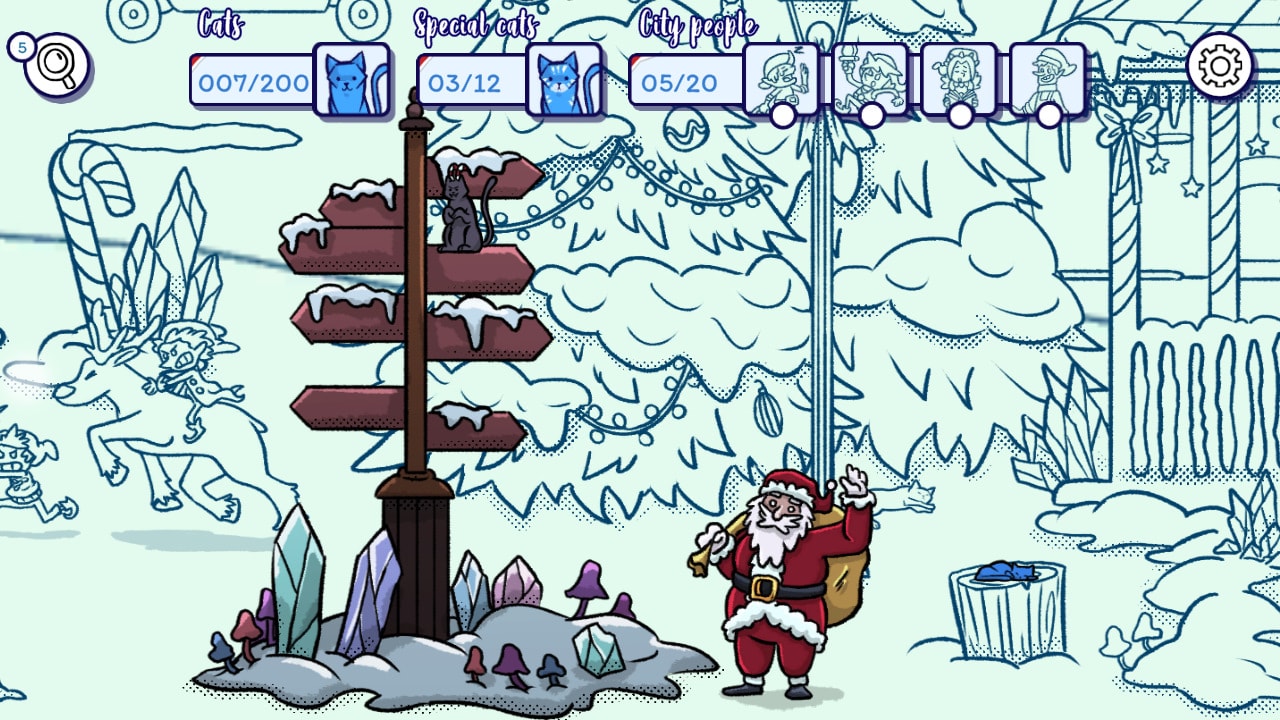Screen dimensions: 1280x720
Task: Click the City people 05/20 counter
Action: [x=682, y=80]
